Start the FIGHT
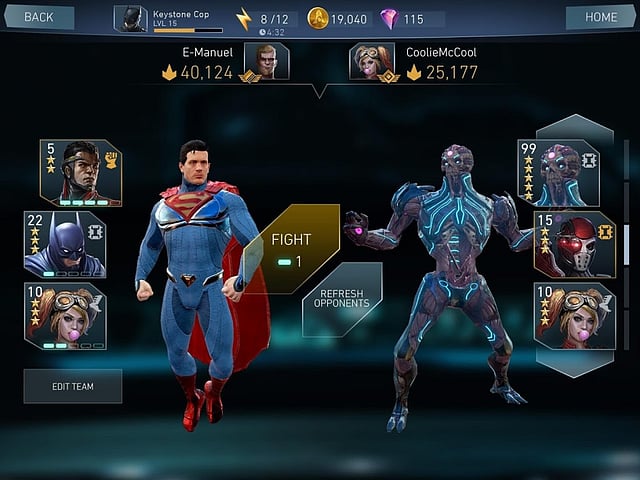 coord(290,248)
